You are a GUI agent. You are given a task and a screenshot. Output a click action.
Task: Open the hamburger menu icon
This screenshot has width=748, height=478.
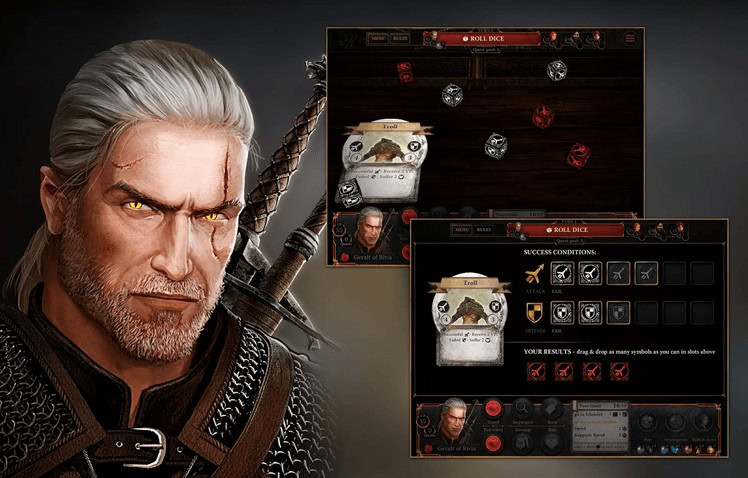(x=630, y=39)
